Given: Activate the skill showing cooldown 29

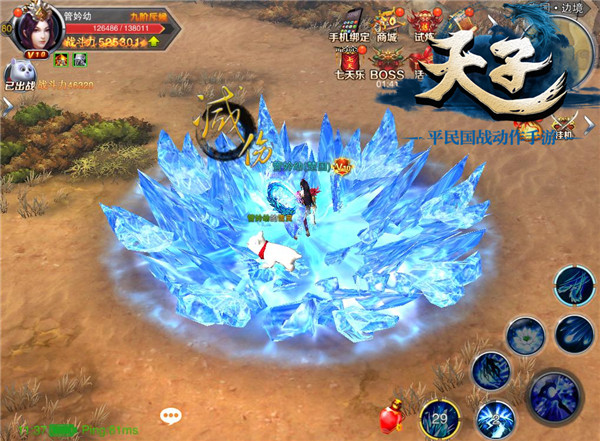Looking at the screenshot, I should coord(440,417).
